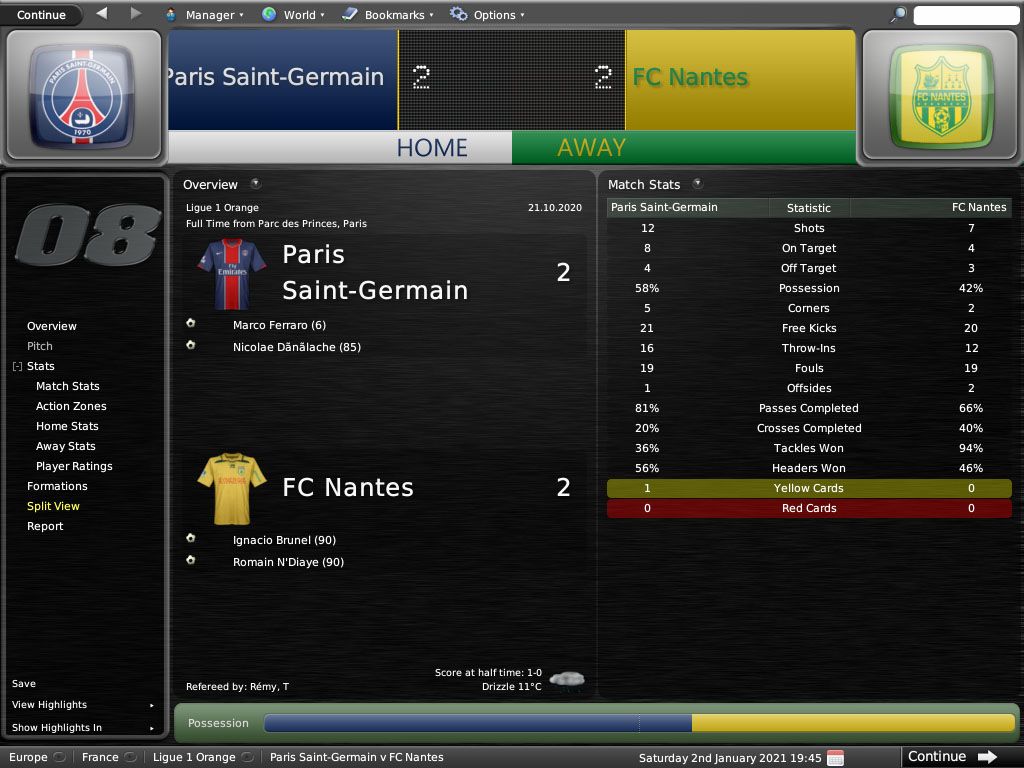The image size is (1024, 768).
Task: Open the match Report
Action: coord(45,526)
